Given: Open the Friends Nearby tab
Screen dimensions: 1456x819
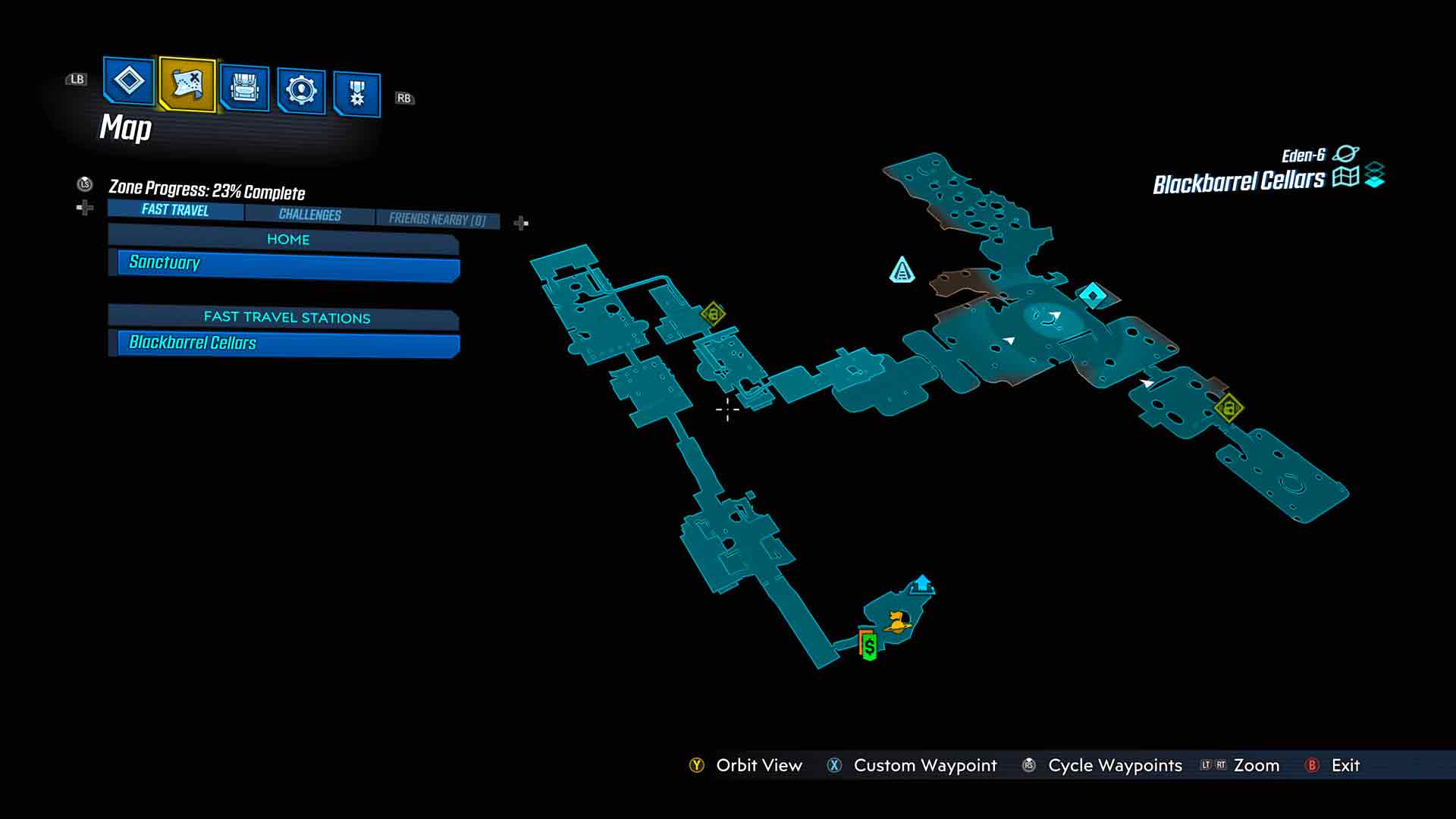Looking at the screenshot, I should (437, 219).
